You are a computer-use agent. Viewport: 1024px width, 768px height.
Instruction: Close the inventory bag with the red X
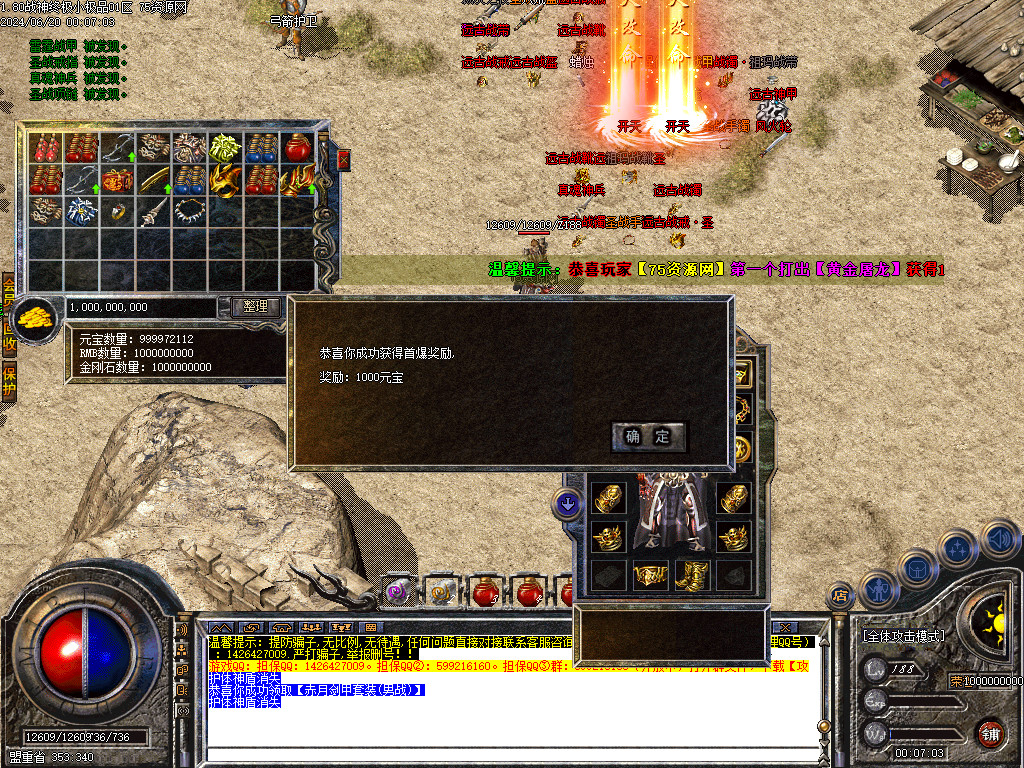344,159
